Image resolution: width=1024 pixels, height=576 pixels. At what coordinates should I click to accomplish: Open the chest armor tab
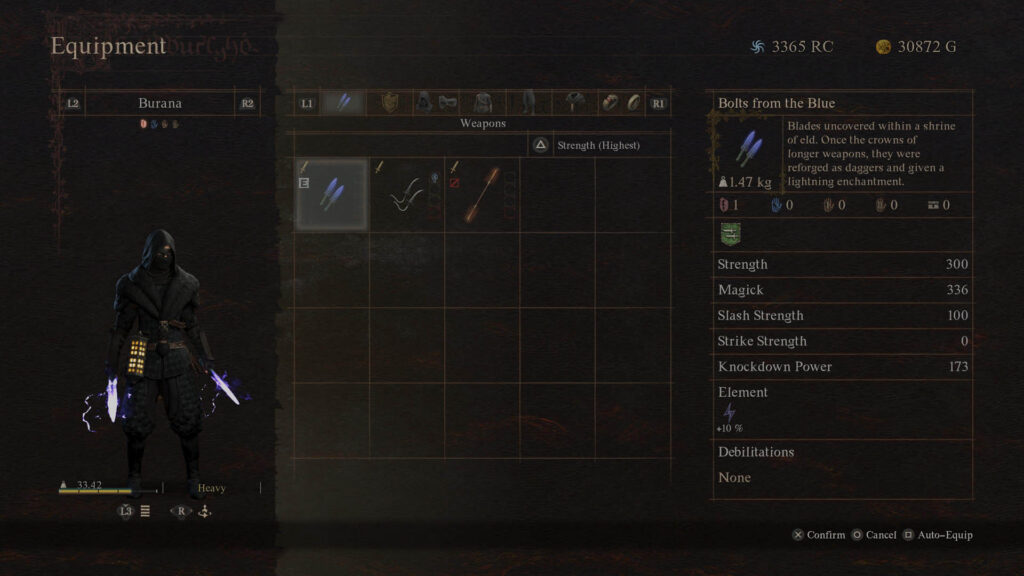(483, 102)
